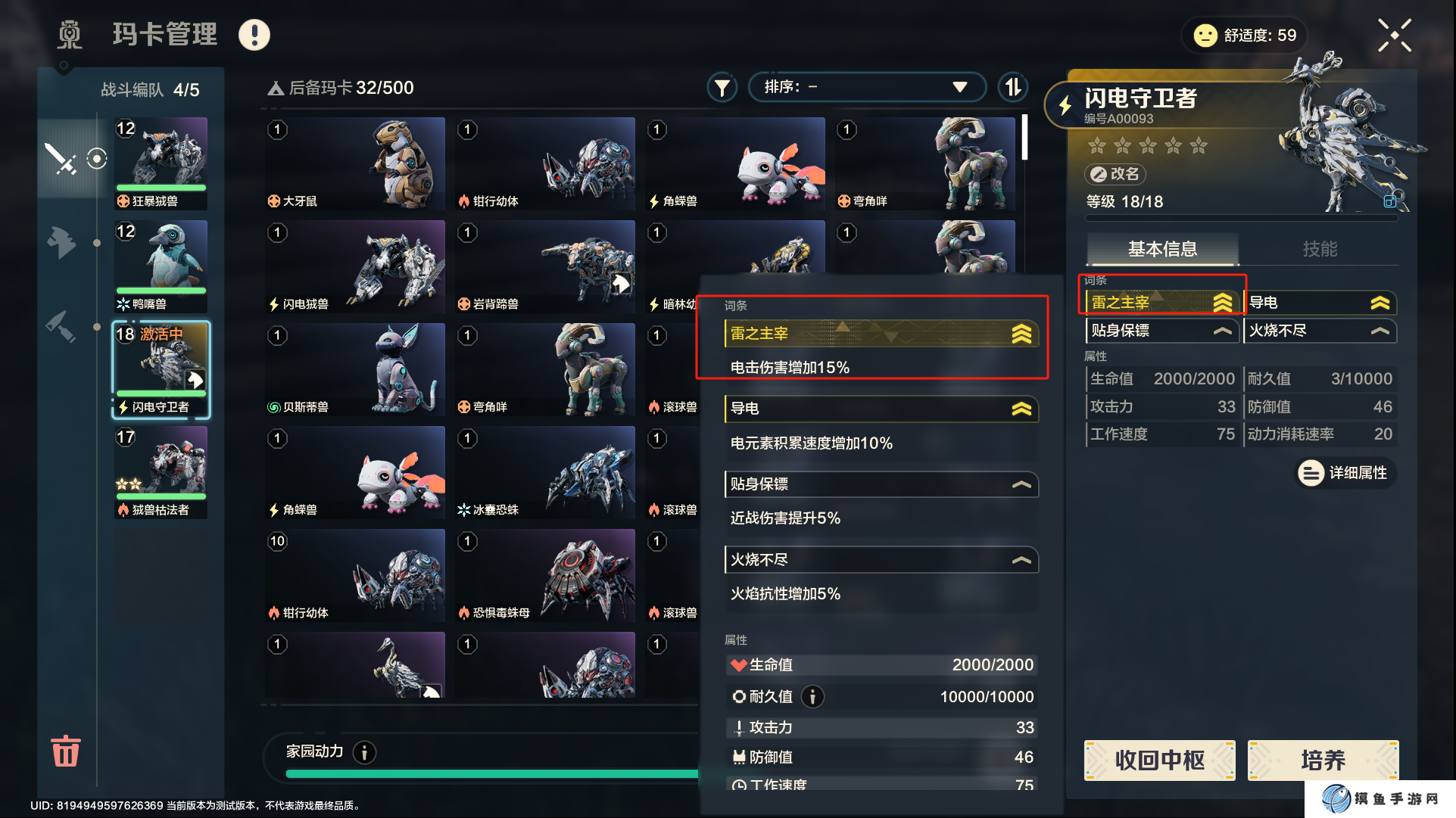
Task: Pick the 贝斯蒂兽 reserve card
Action: click(x=355, y=369)
